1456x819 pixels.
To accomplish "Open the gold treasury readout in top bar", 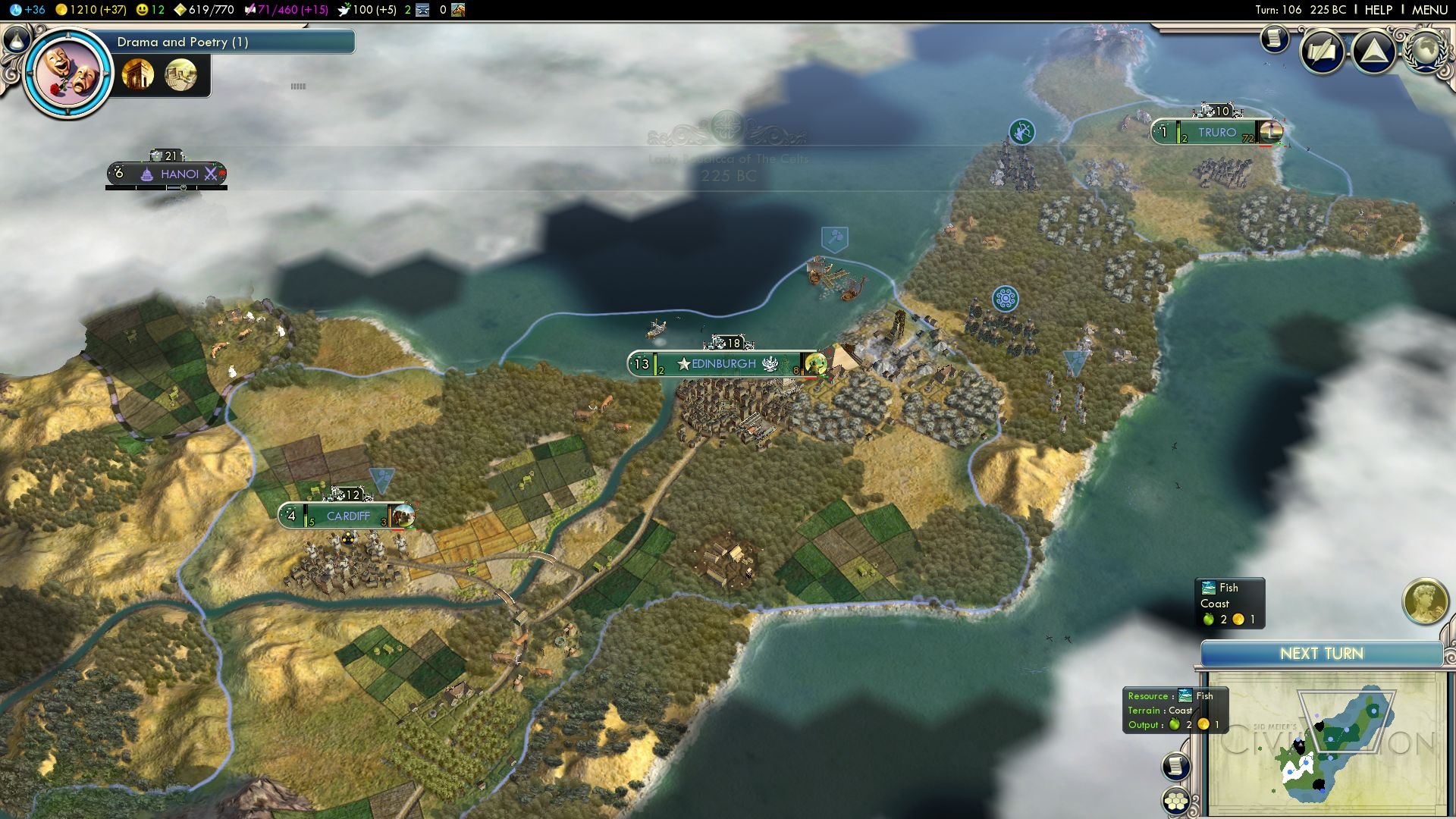I will pos(91,10).
